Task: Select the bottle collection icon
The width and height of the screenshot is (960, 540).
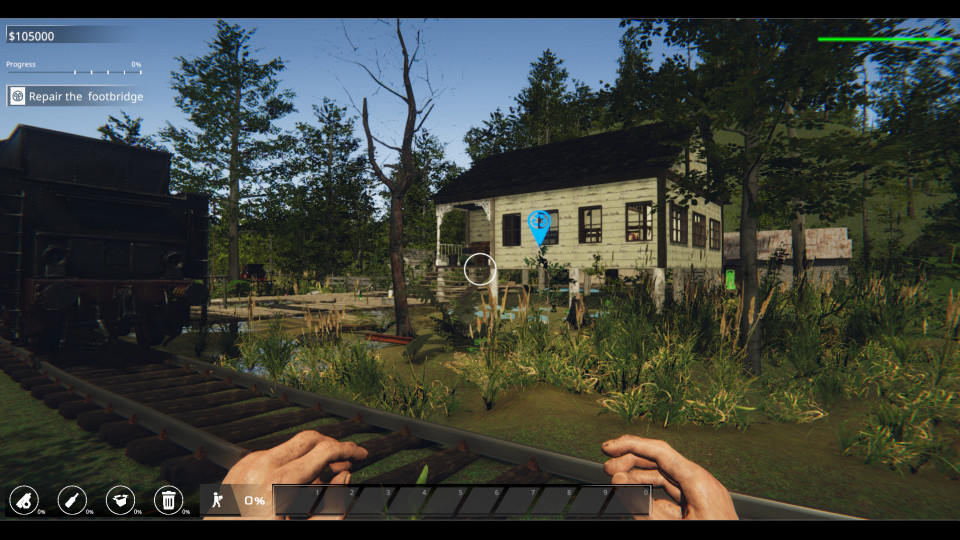Action: 72,500
